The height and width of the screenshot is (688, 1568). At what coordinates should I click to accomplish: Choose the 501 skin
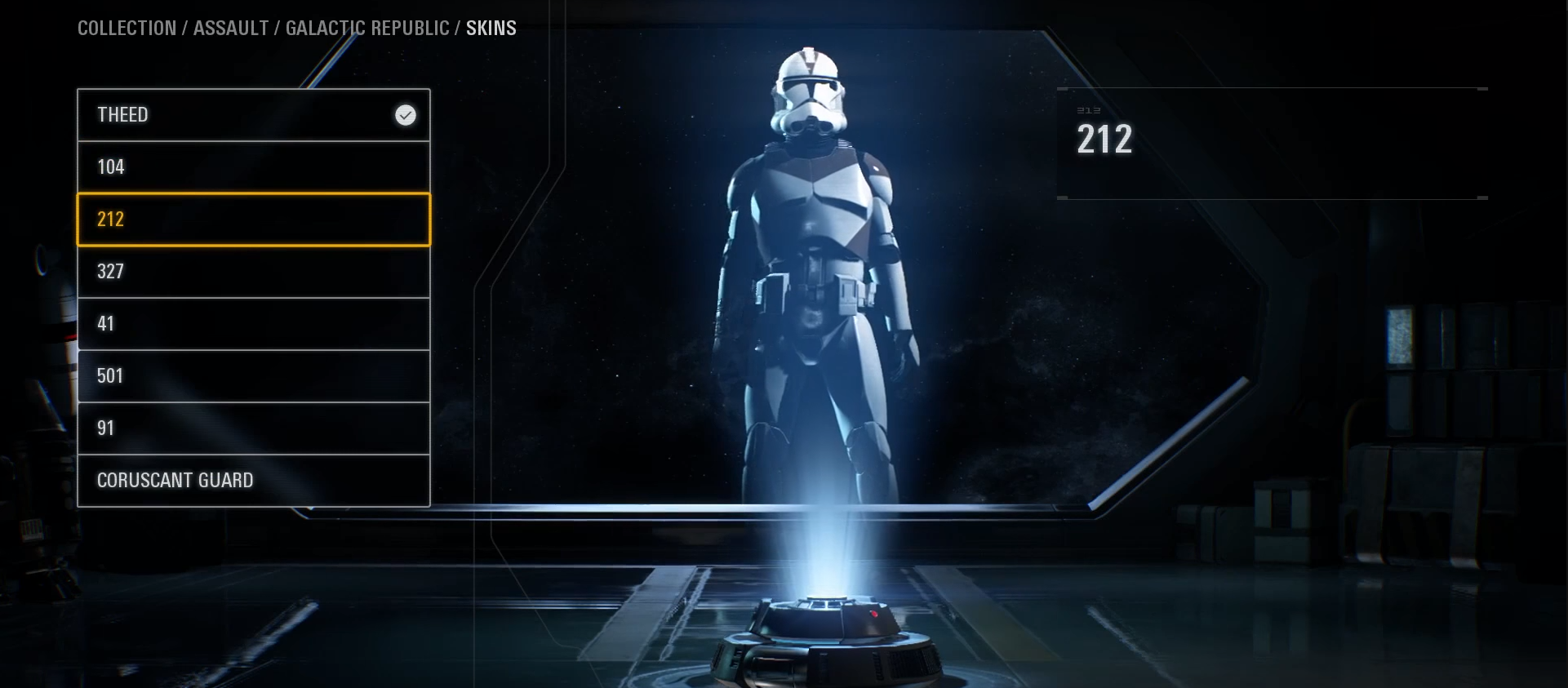(x=253, y=376)
